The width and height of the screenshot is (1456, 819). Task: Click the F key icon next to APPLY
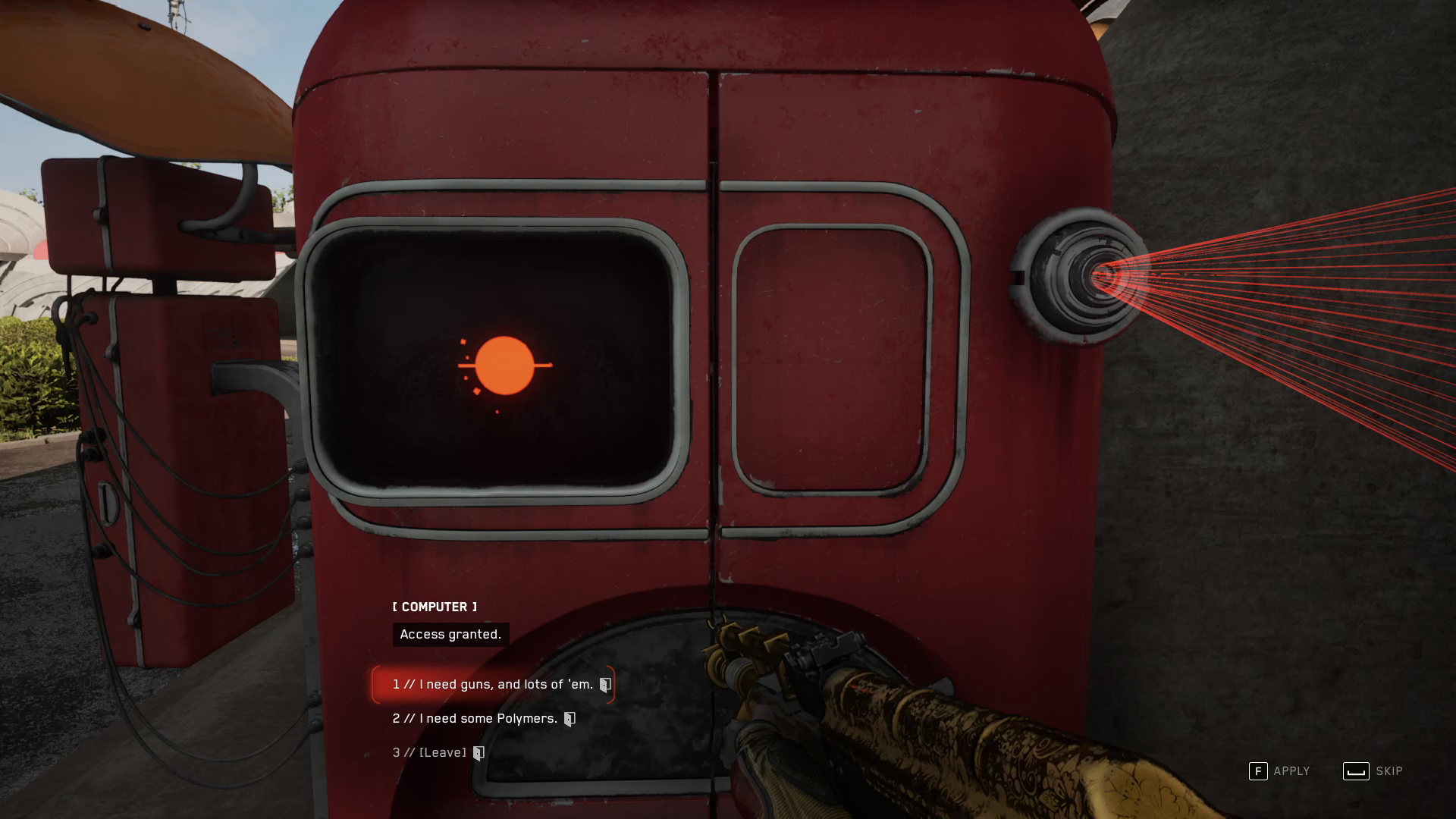pyautogui.click(x=1259, y=770)
